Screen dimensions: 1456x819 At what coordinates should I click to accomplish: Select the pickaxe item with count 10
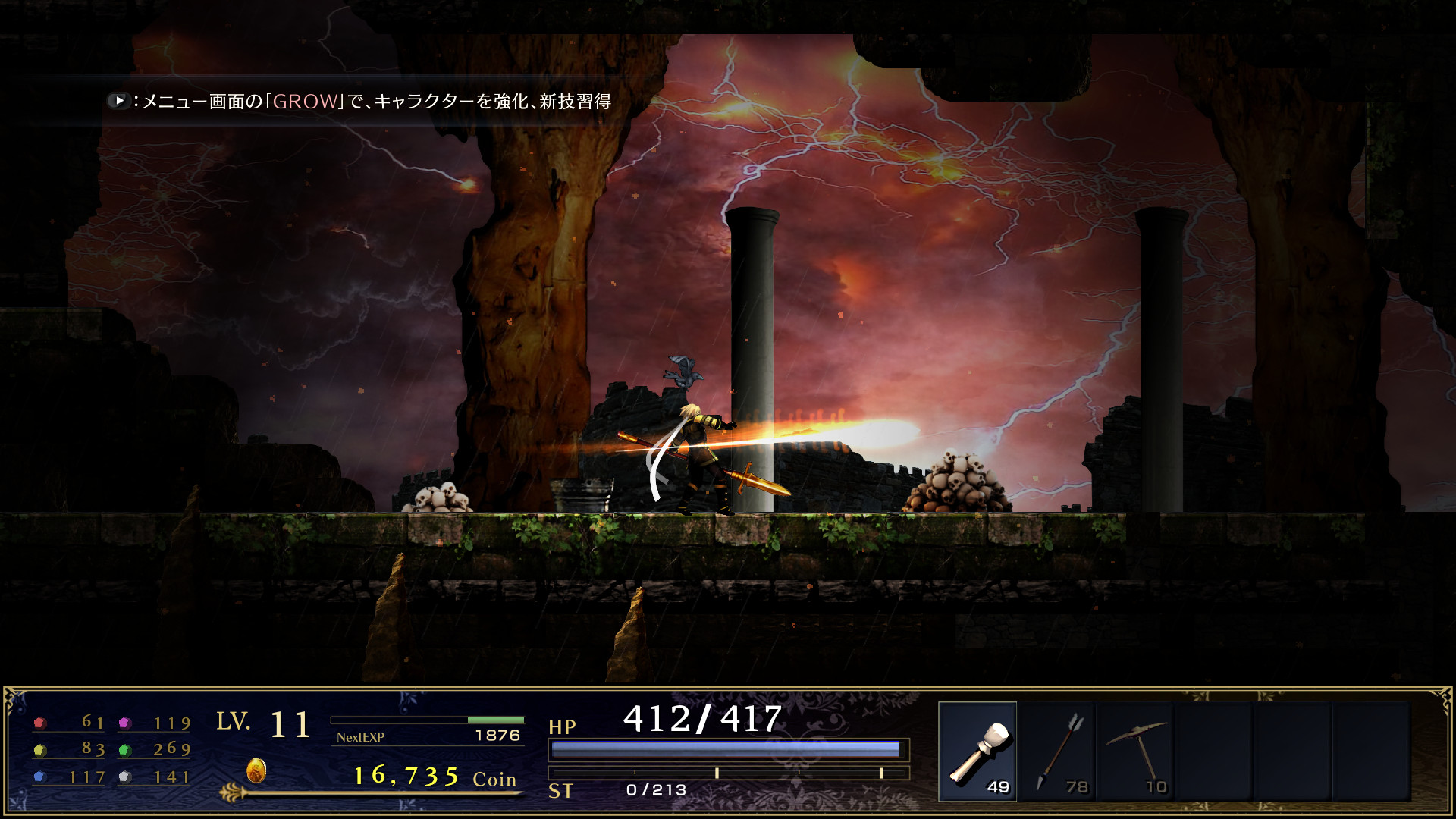(x=1137, y=751)
